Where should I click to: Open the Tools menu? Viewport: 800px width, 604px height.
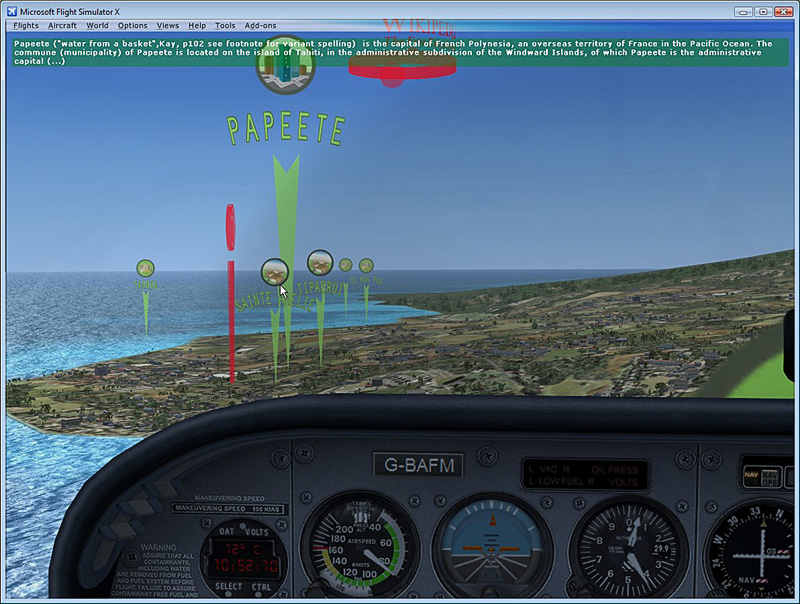click(x=225, y=25)
